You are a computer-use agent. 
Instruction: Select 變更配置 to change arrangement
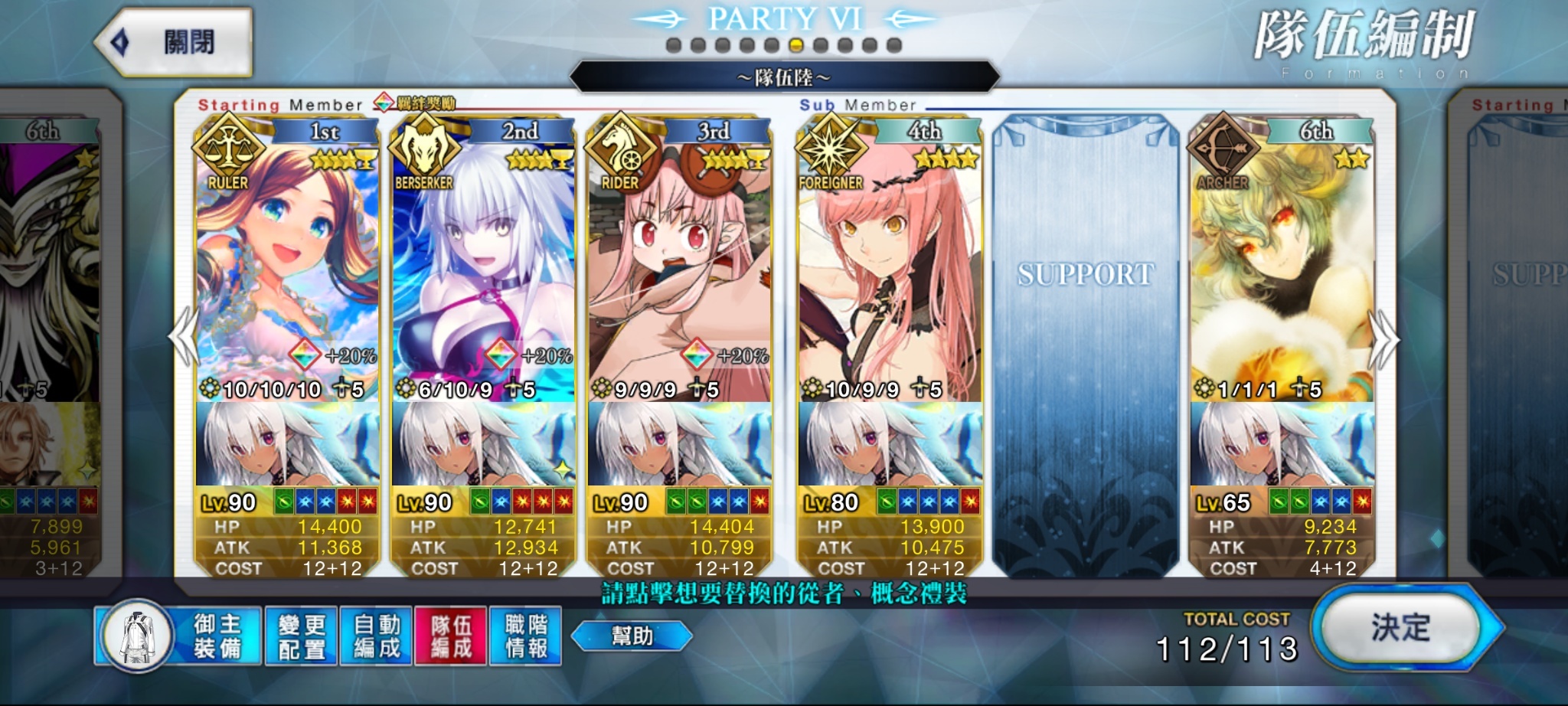[x=302, y=636]
